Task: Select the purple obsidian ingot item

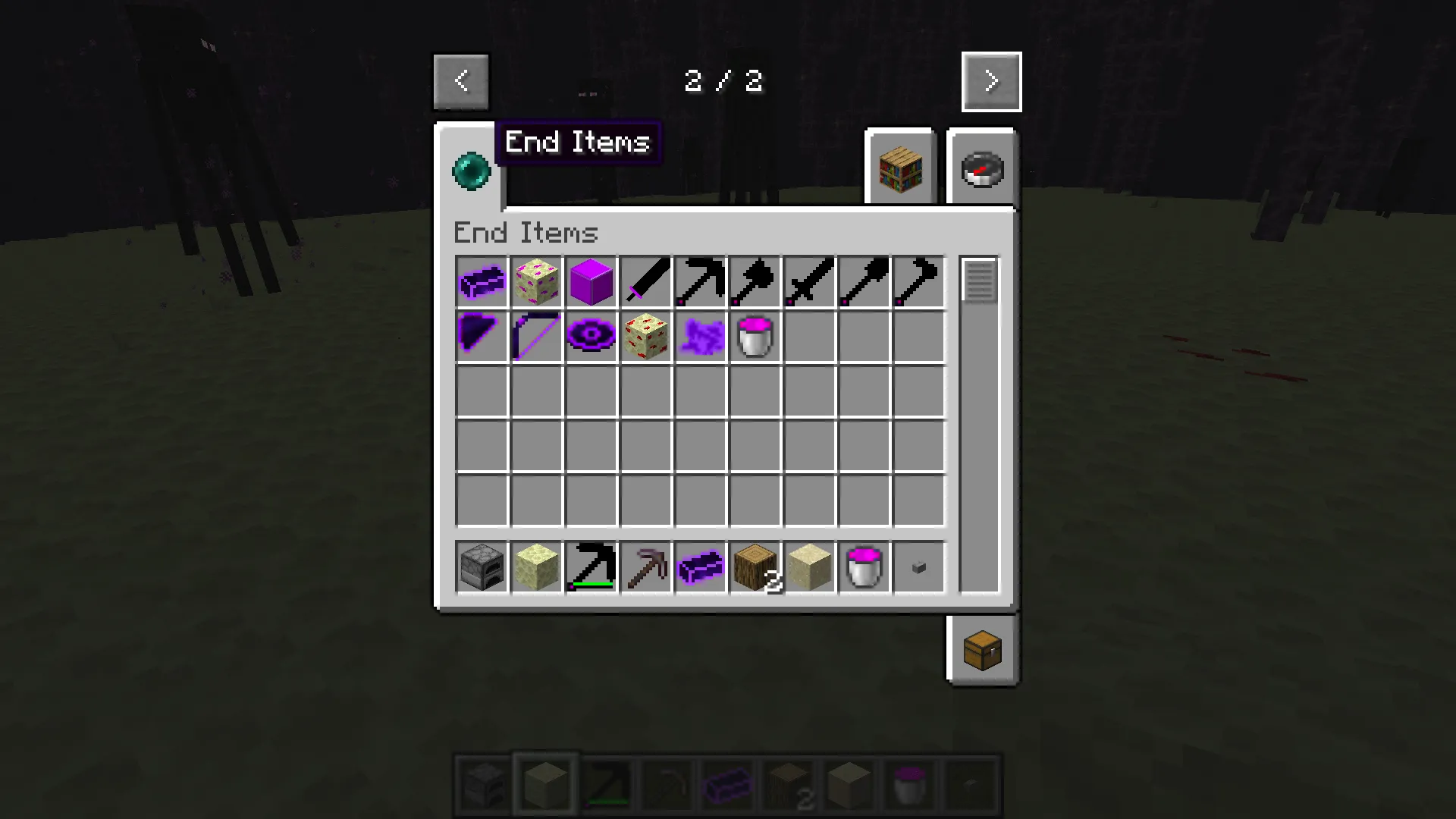Action: [x=481, y=282]
